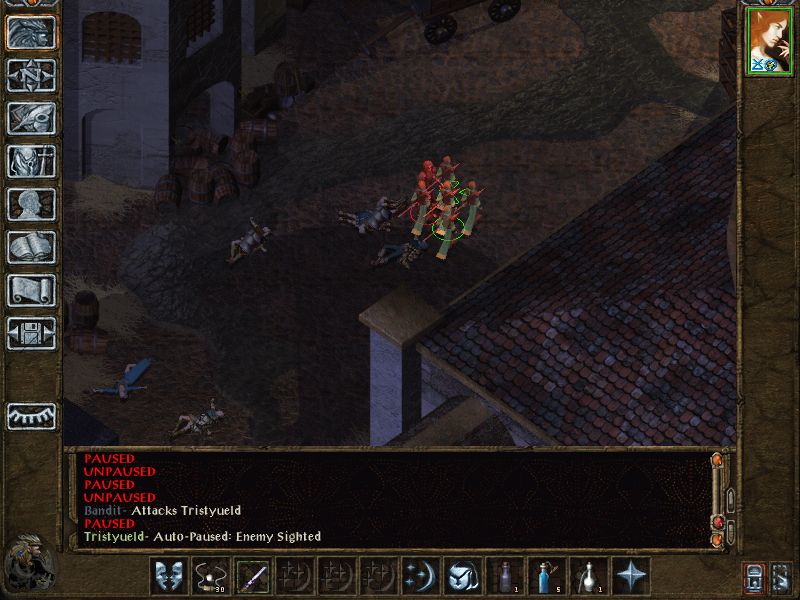
Task: Click the closed-eye rest button
Action: click(x=31, y=415)
